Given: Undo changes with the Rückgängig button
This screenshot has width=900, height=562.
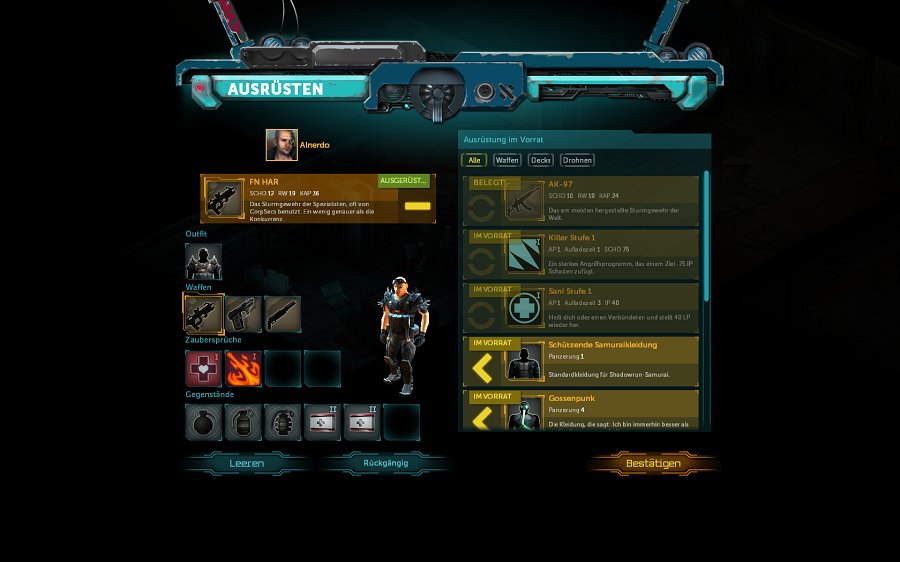Looking at the screenshot, I should 385,464.
